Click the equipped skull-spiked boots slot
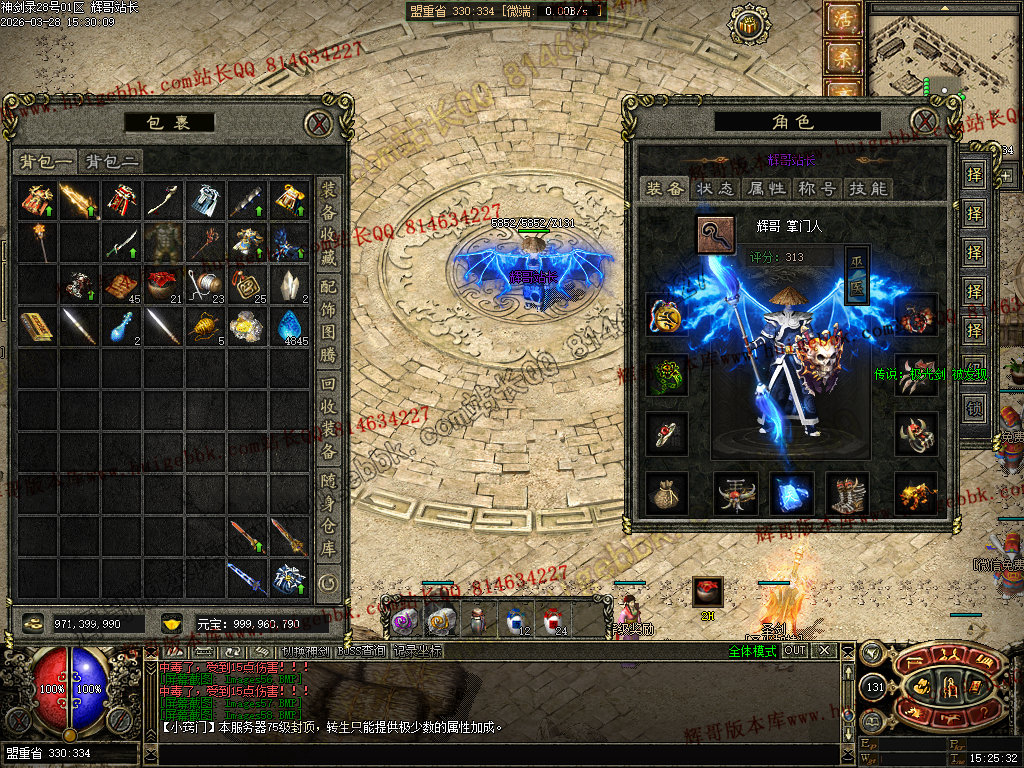The width and height of the screenshot is (1024, 768). tap(847, 494)
